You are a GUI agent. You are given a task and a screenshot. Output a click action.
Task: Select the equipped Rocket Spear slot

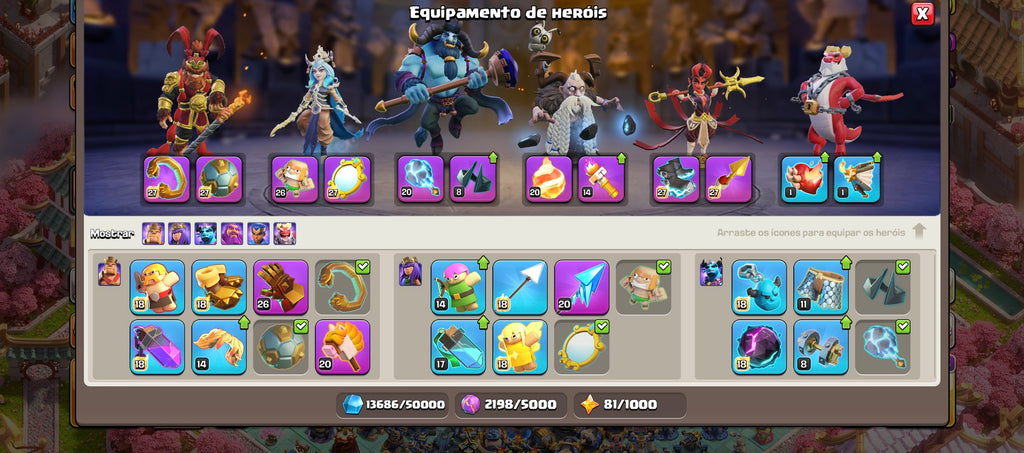[728, 179]
